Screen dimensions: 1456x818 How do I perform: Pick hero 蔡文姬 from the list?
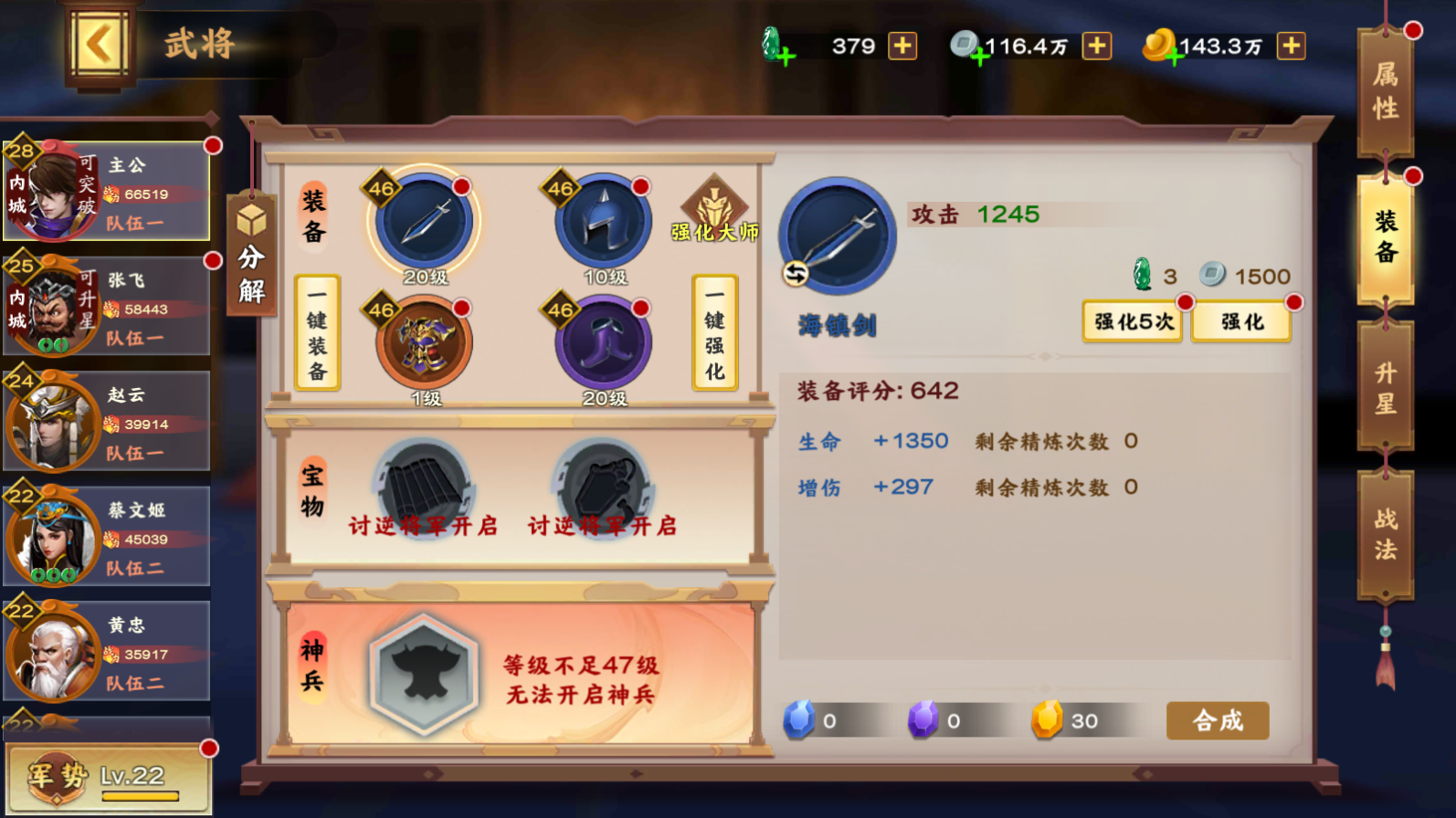point(107,537)
